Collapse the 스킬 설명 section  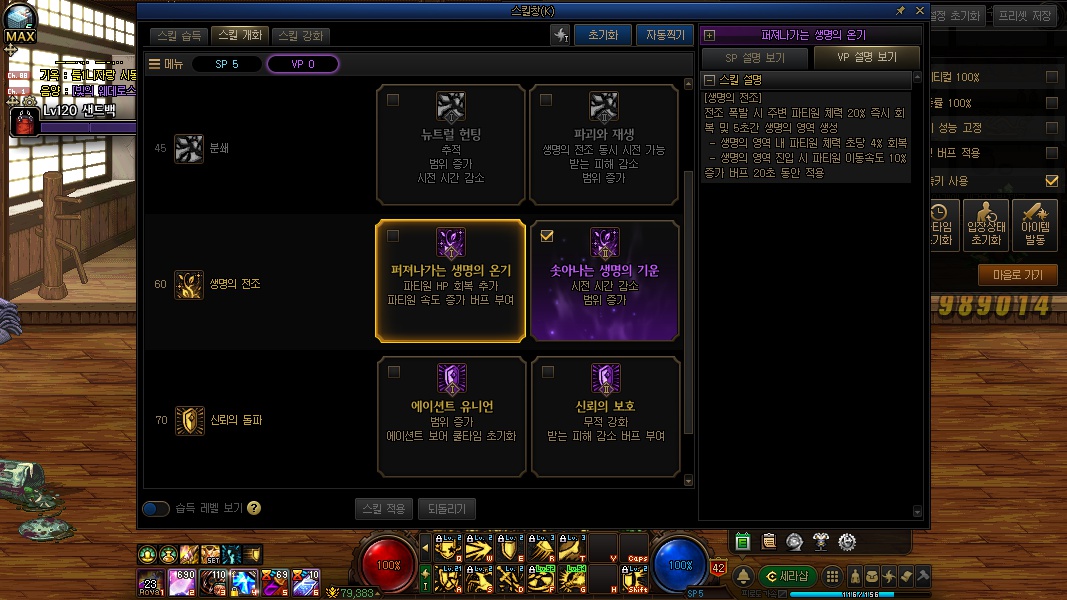710,80
